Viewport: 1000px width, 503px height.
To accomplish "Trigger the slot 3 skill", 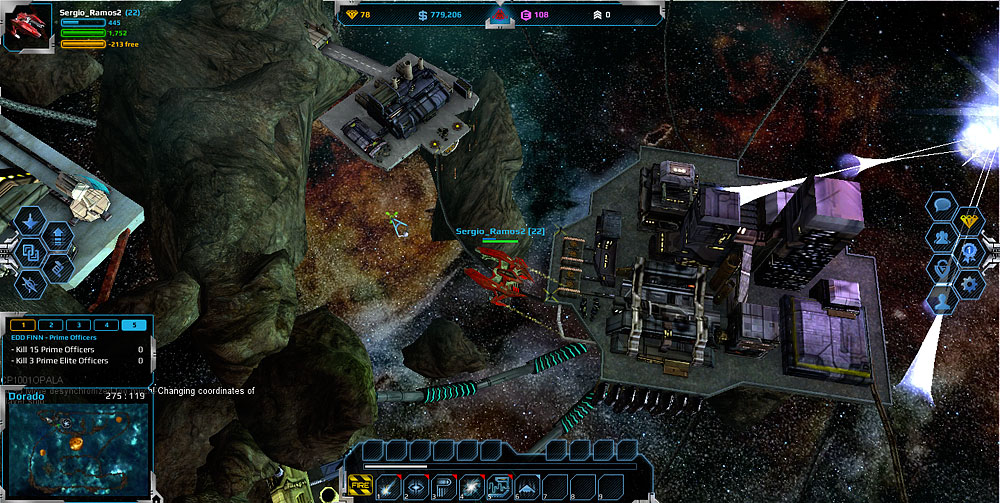I will [x=443, y=487].
